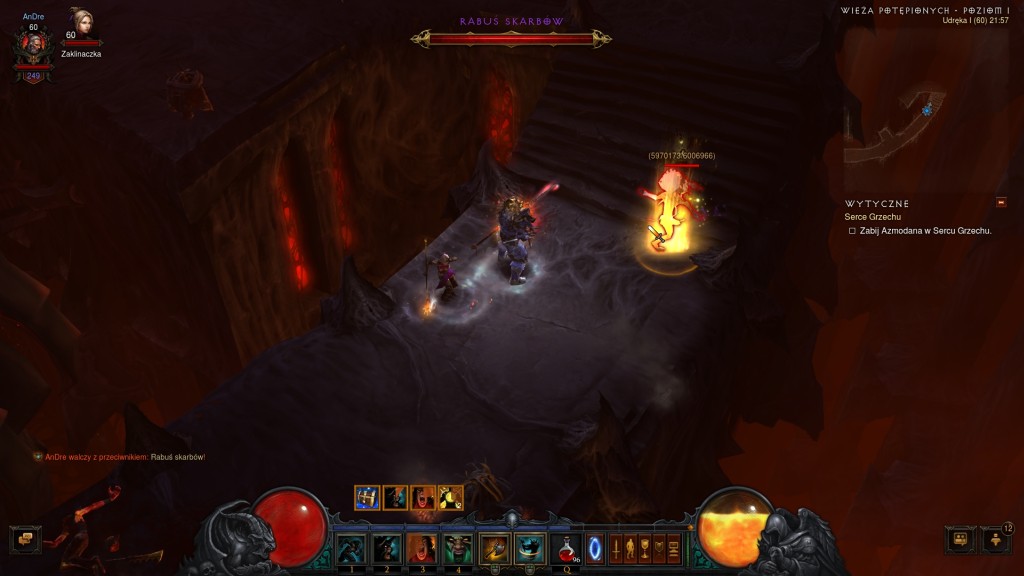The height and width of the screenshot is (576, 1024).
Task: Activate the screaming face skill in slot 3
Action: pos(422,548)
